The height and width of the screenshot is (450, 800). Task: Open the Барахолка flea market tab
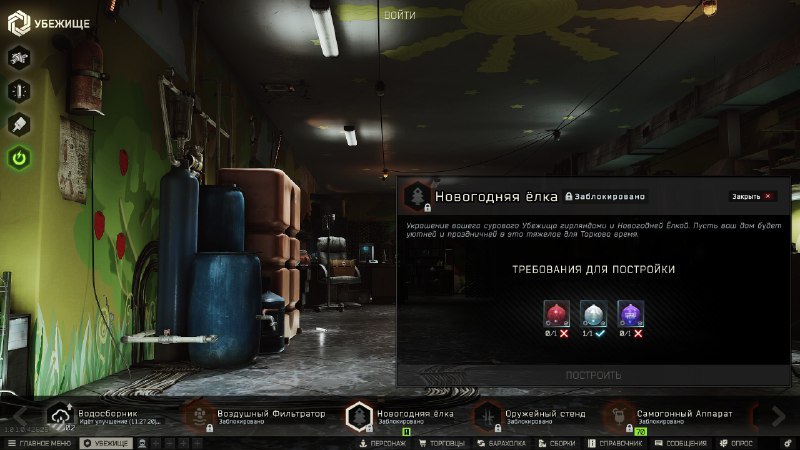(503, 443)
